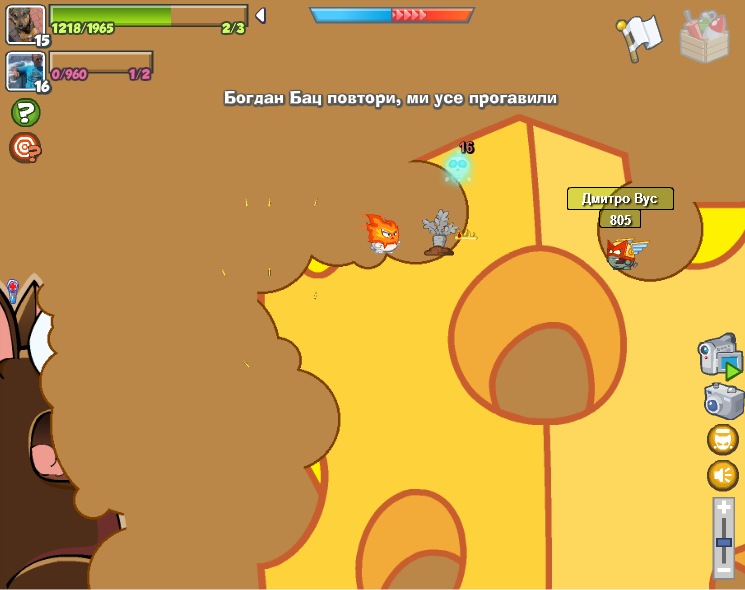
Task: Select the dog avatar player portrait
Action: [25, 24]
